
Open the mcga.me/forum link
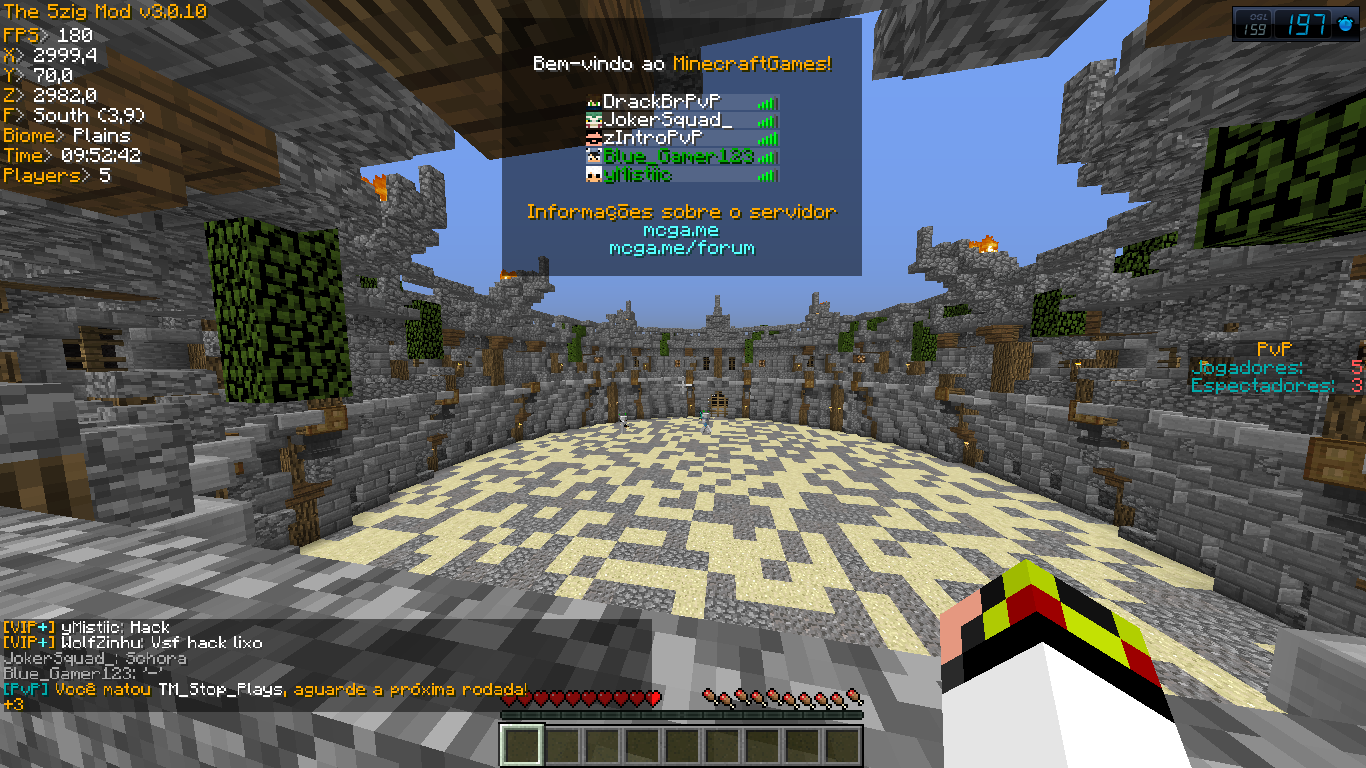point(681,248)
